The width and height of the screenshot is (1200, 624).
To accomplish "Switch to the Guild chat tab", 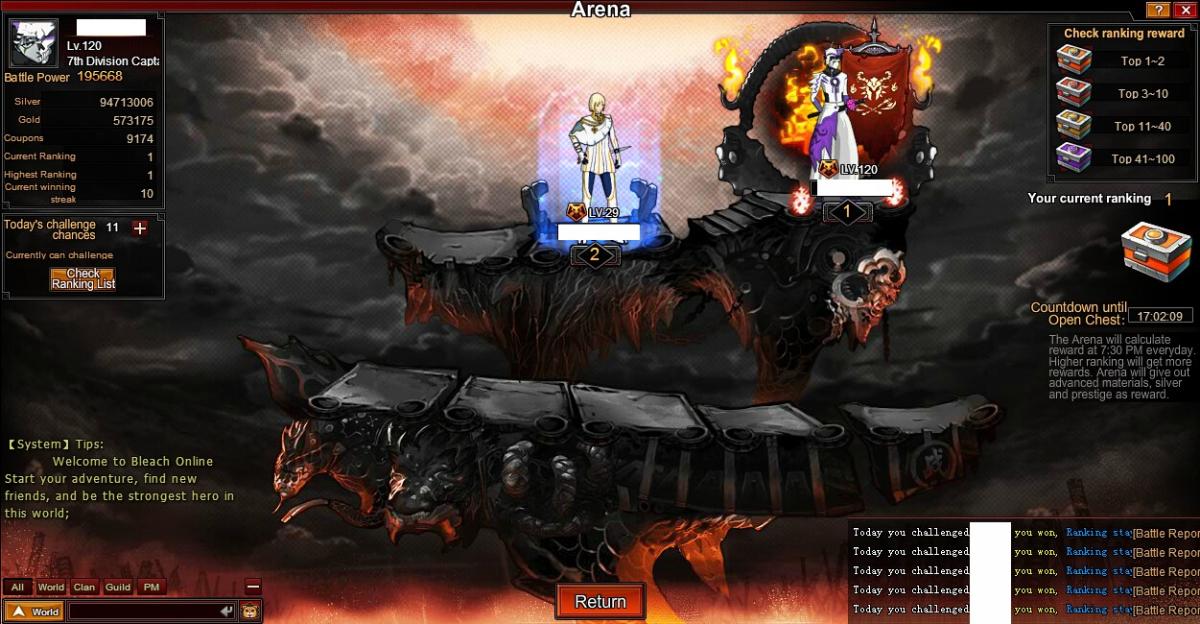I will [118, 587].
